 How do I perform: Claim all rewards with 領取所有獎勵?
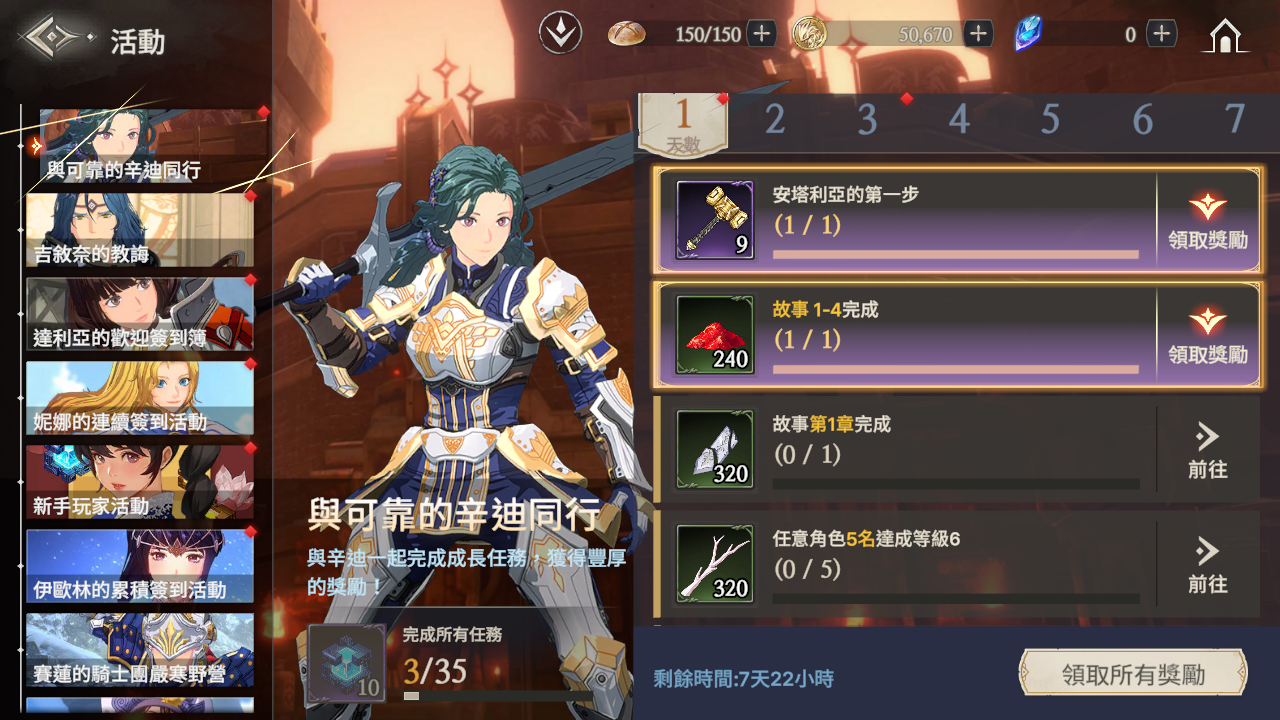(1133, 673)
